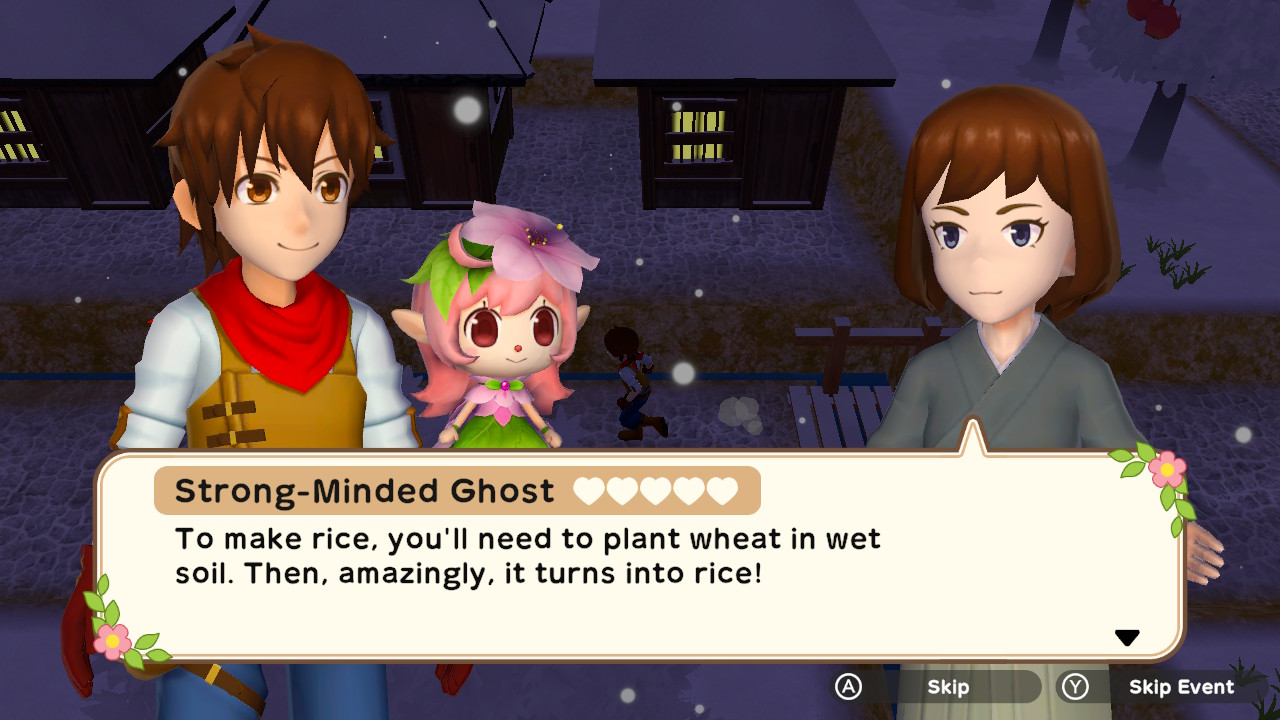Click the second heart icon
This screenshot has width=1280, height=720.
tap(622, 490)
